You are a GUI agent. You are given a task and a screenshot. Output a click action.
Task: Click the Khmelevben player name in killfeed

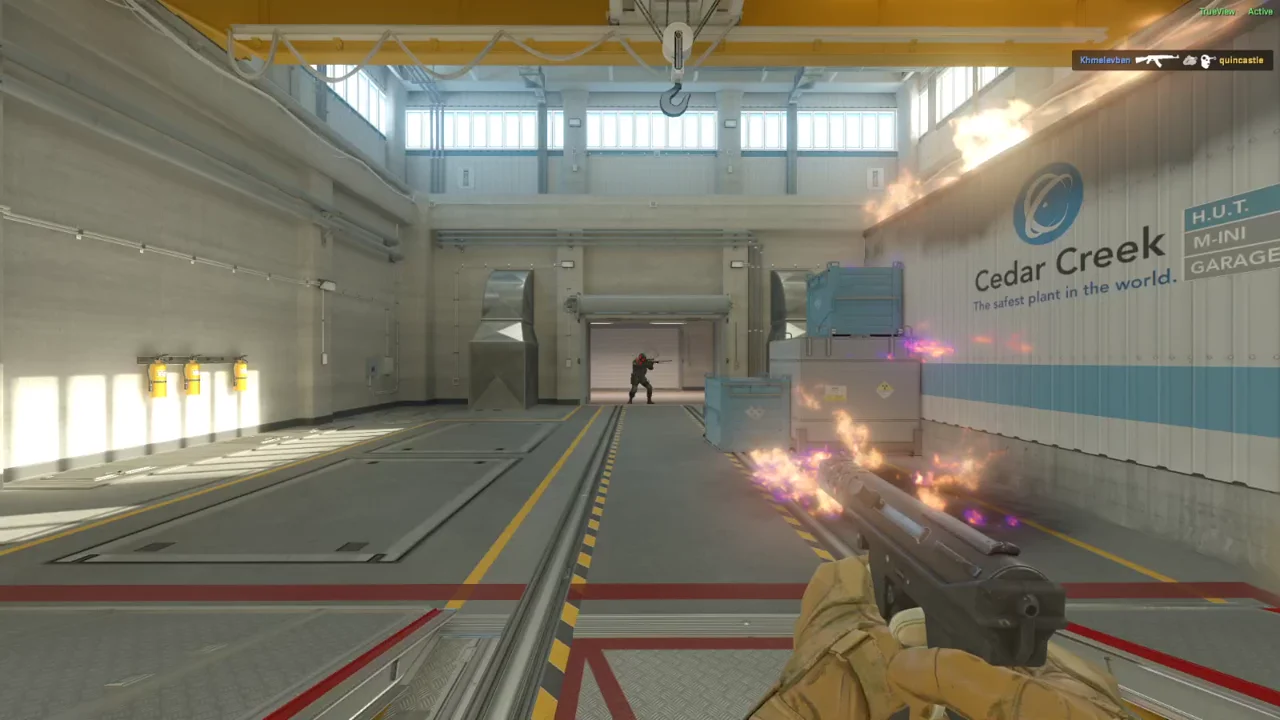pyautogui.click(x=1105, y=60)
